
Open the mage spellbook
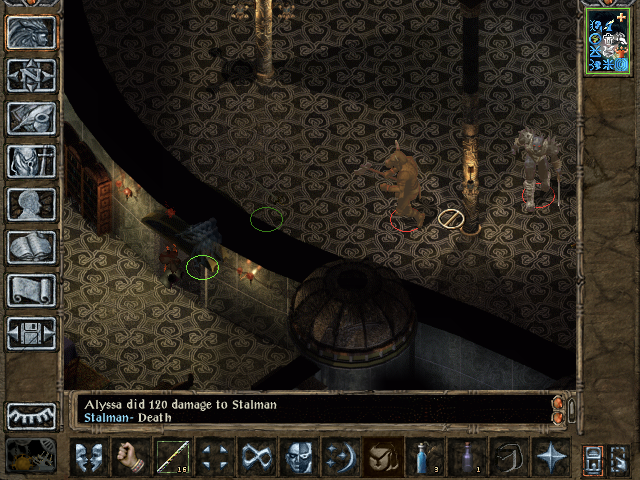(31, 247)
